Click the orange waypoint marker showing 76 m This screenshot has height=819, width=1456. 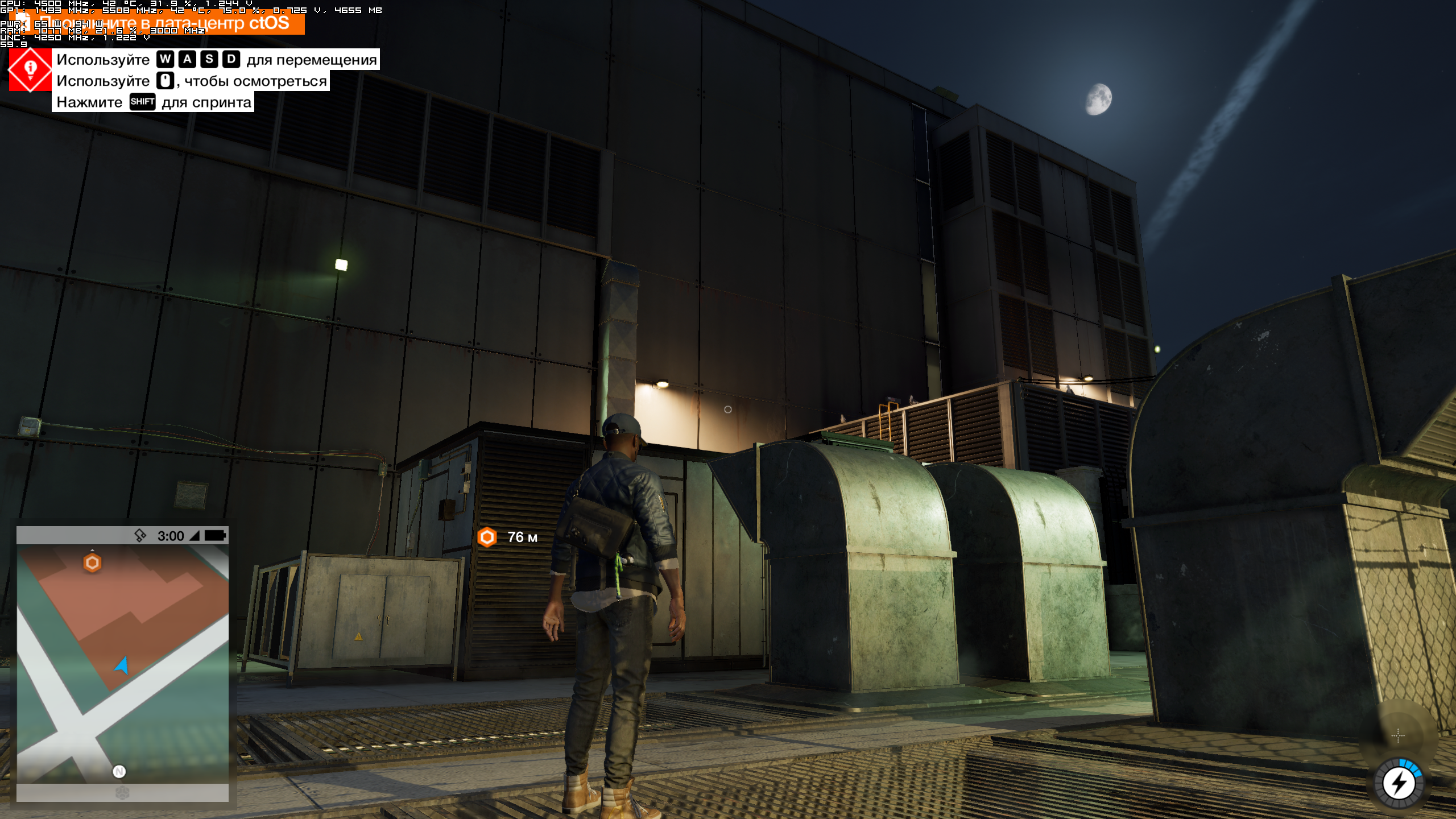click(x=487, y=537)
